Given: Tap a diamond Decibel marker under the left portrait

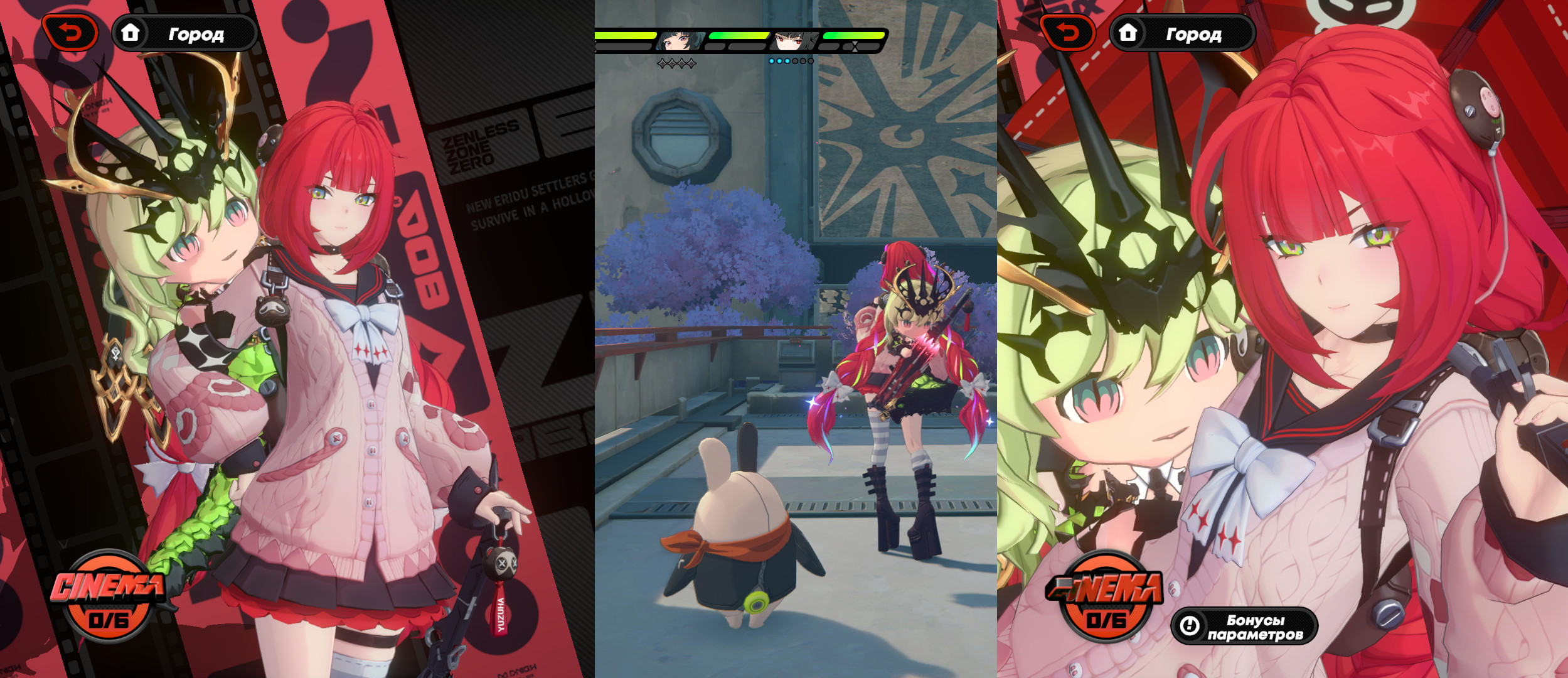Looking at the screenshot, I should click(673, 62).
